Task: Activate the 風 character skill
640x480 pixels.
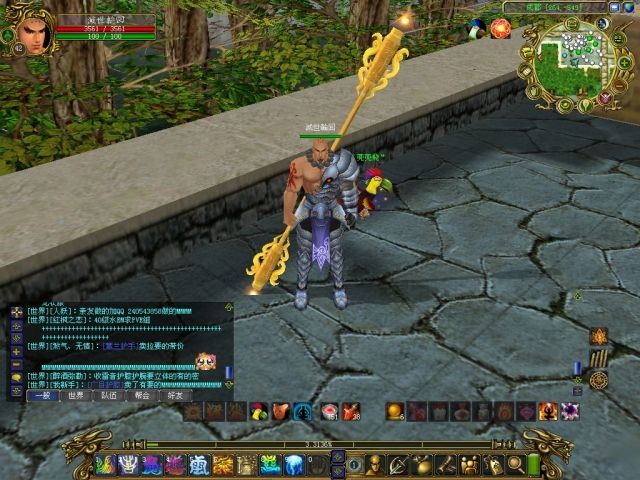Action: [199, 464]
